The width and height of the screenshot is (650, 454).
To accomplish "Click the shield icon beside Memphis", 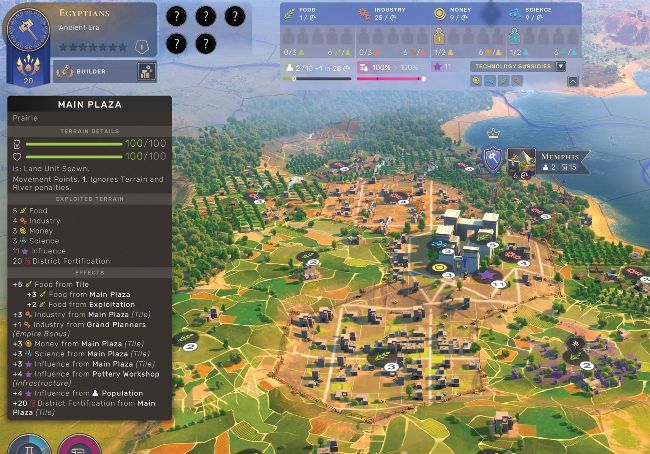I will point(491,160).
